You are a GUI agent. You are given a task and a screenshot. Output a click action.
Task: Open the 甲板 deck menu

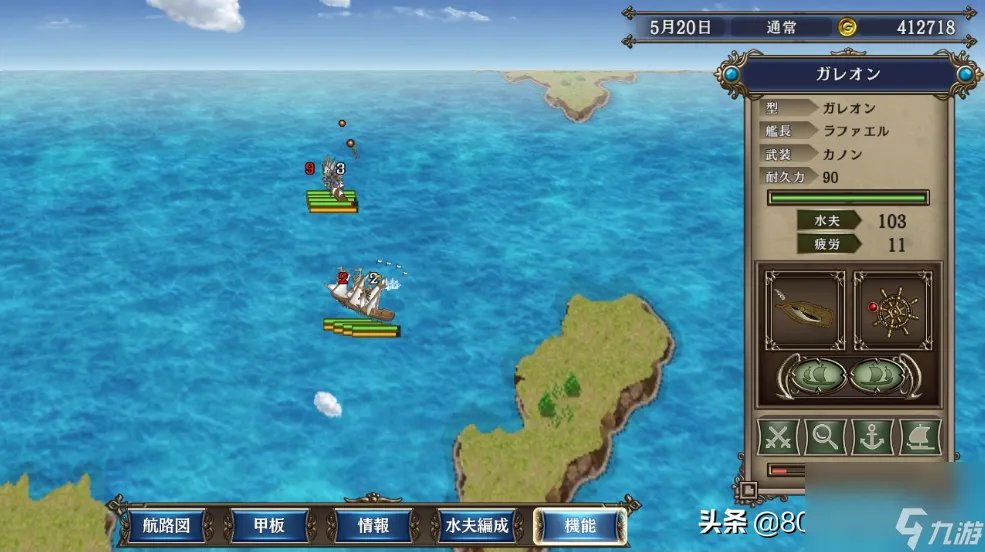267,525
